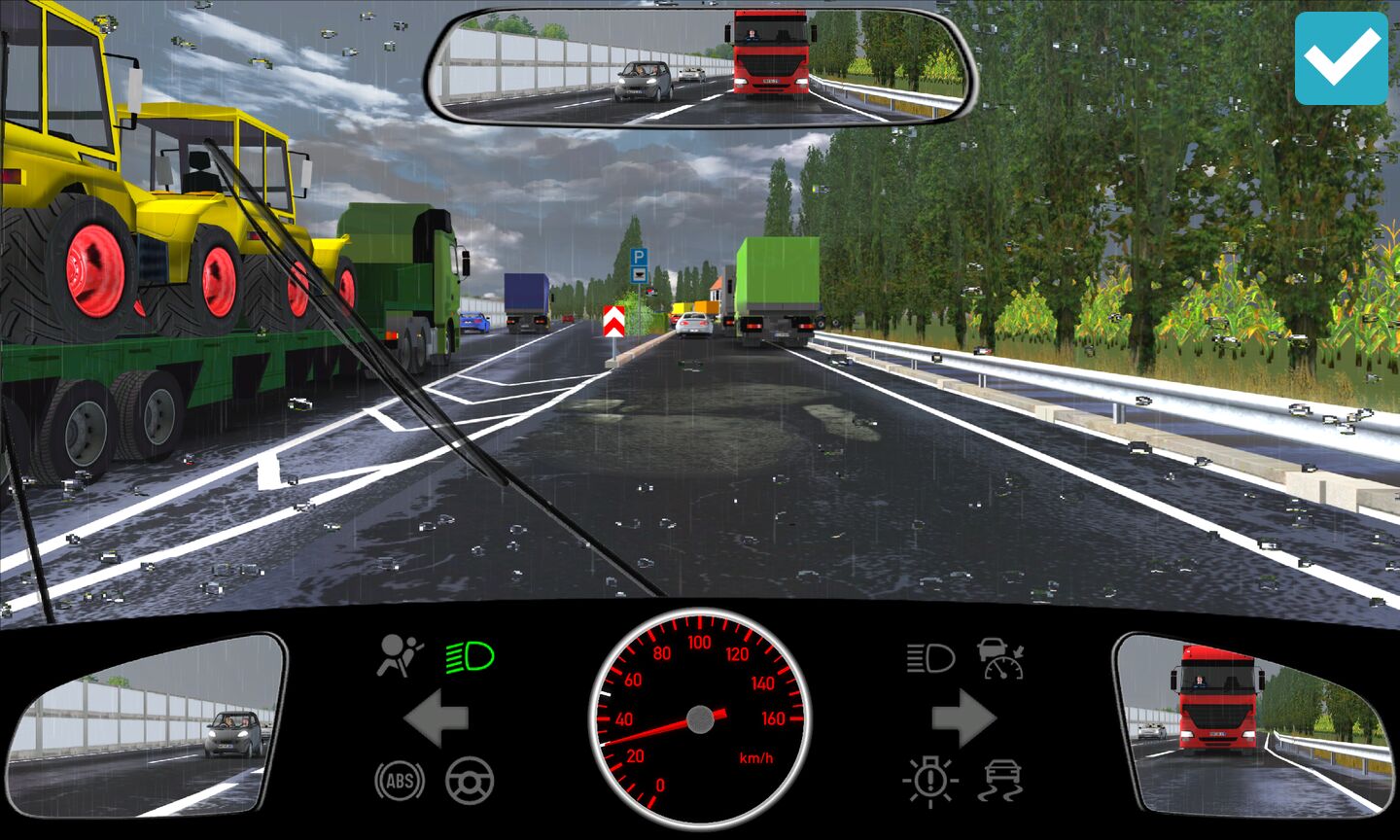
Task: Look at the left side mirror
Action: pyautogui.click(x=146, y=724)
